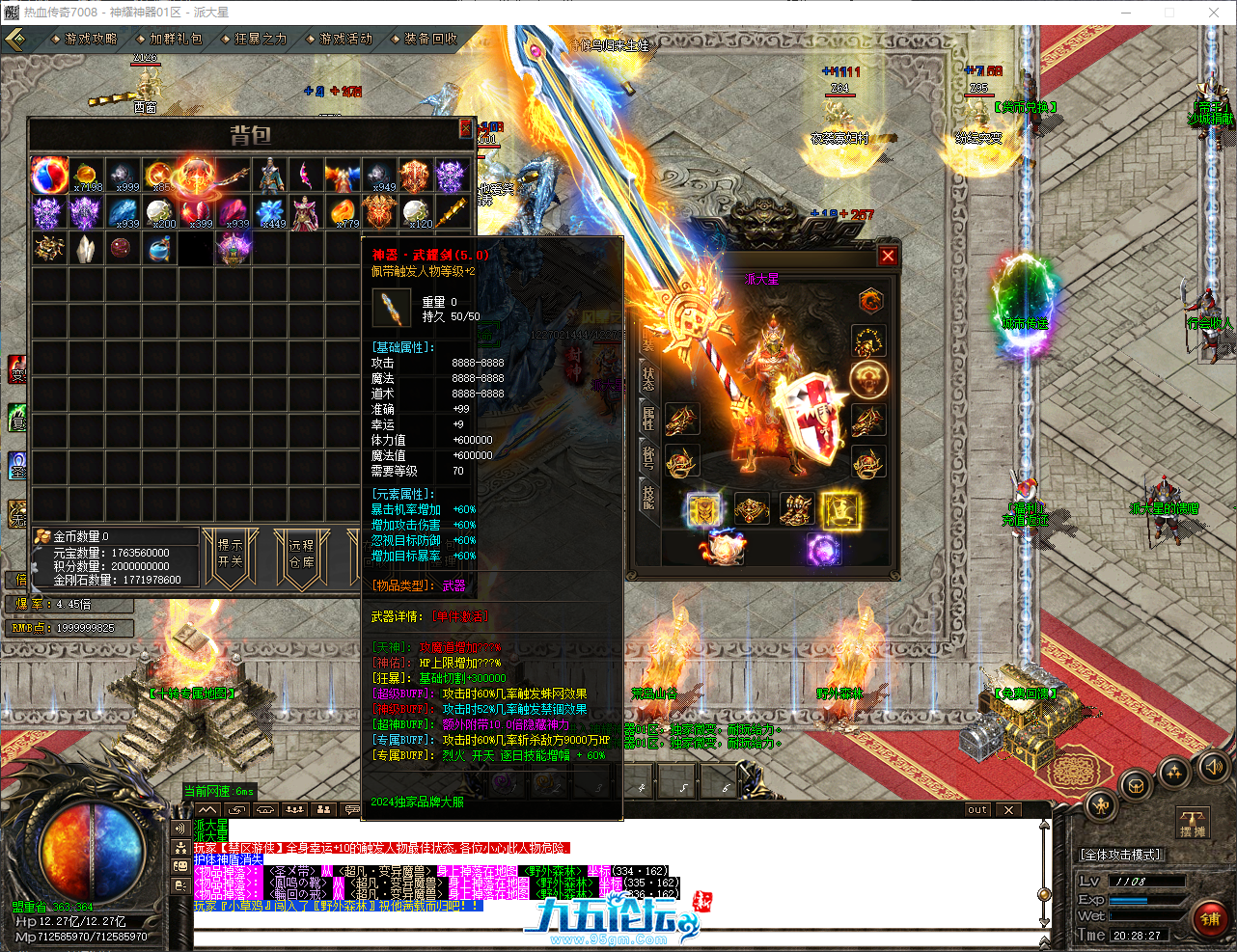Screen dimensions: 1237x952
Task: Open the whisper speech-bubble icon in chat toolbar
Action: click(351, 809)
